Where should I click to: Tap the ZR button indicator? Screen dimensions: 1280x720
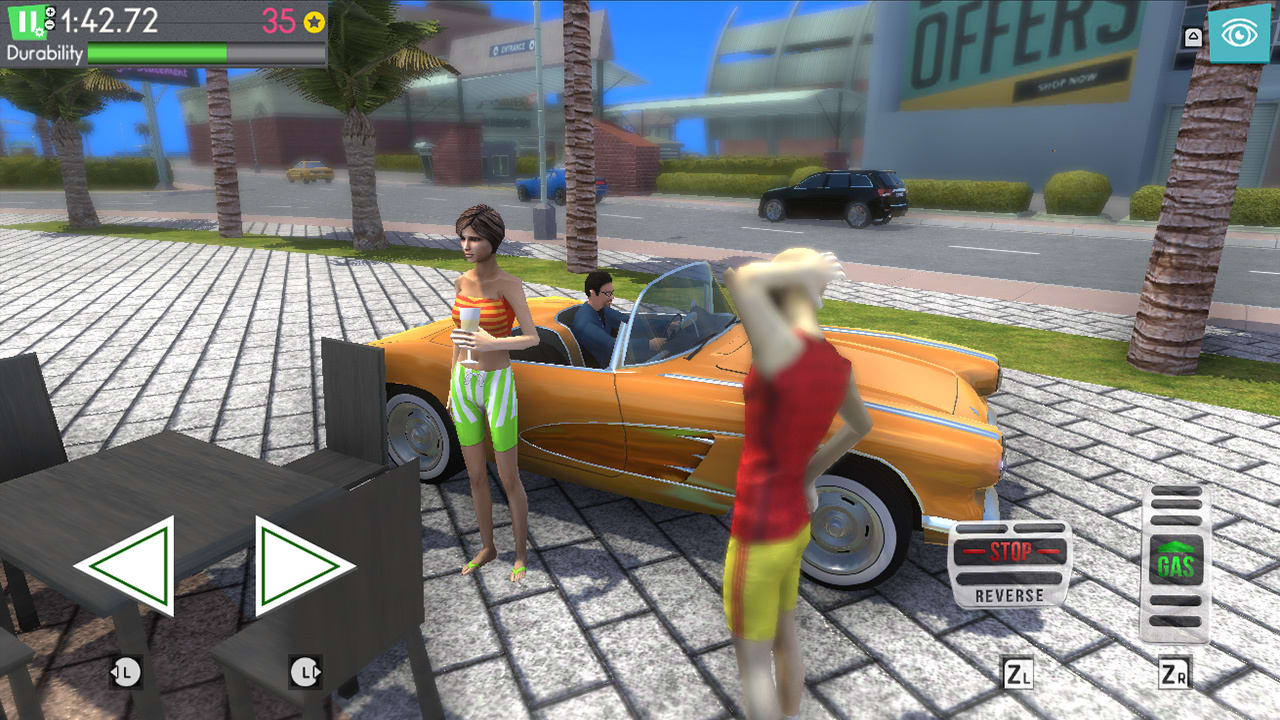(1175, 672)
